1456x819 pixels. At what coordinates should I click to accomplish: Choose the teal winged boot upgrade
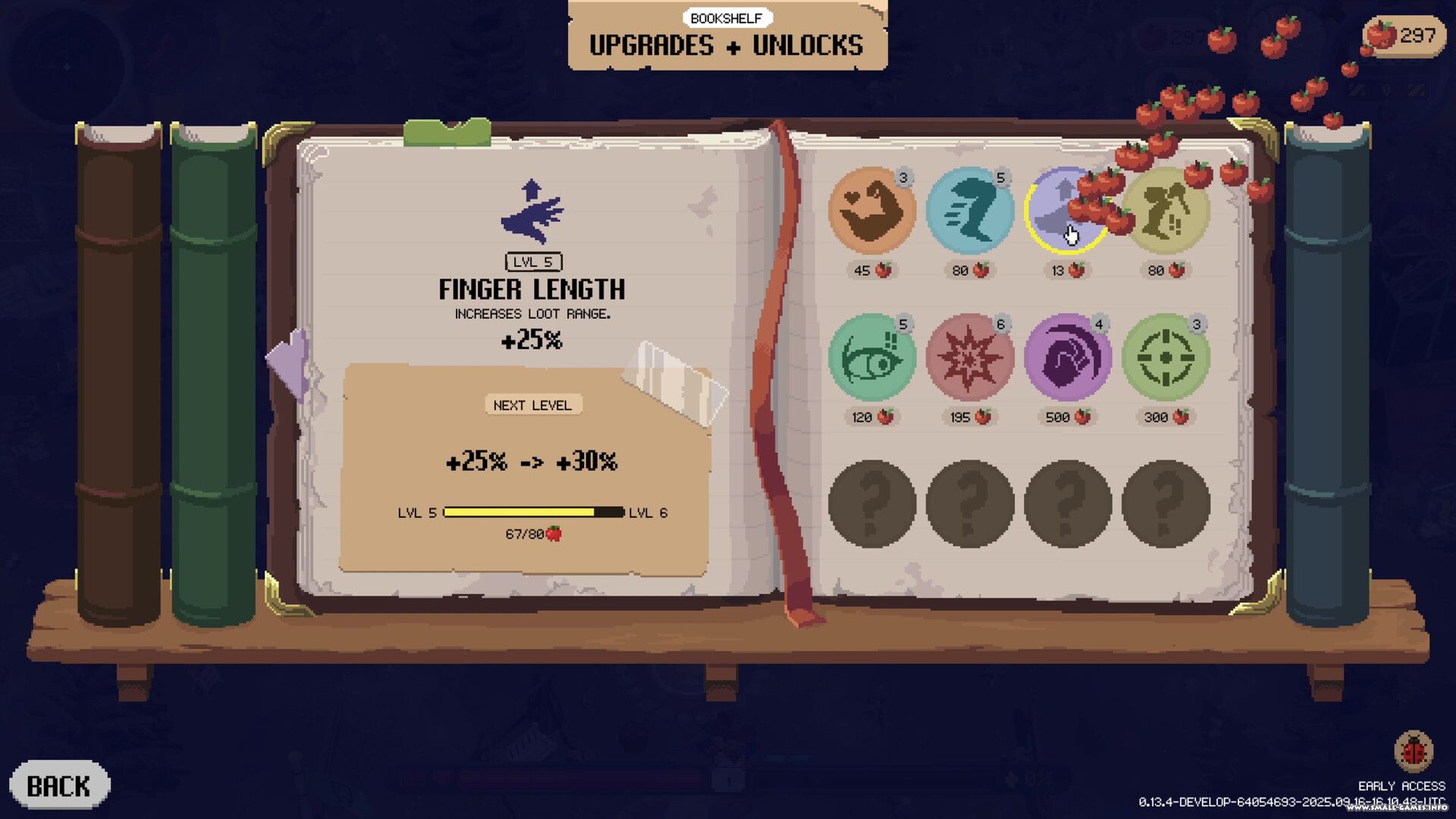click(969, 211)
